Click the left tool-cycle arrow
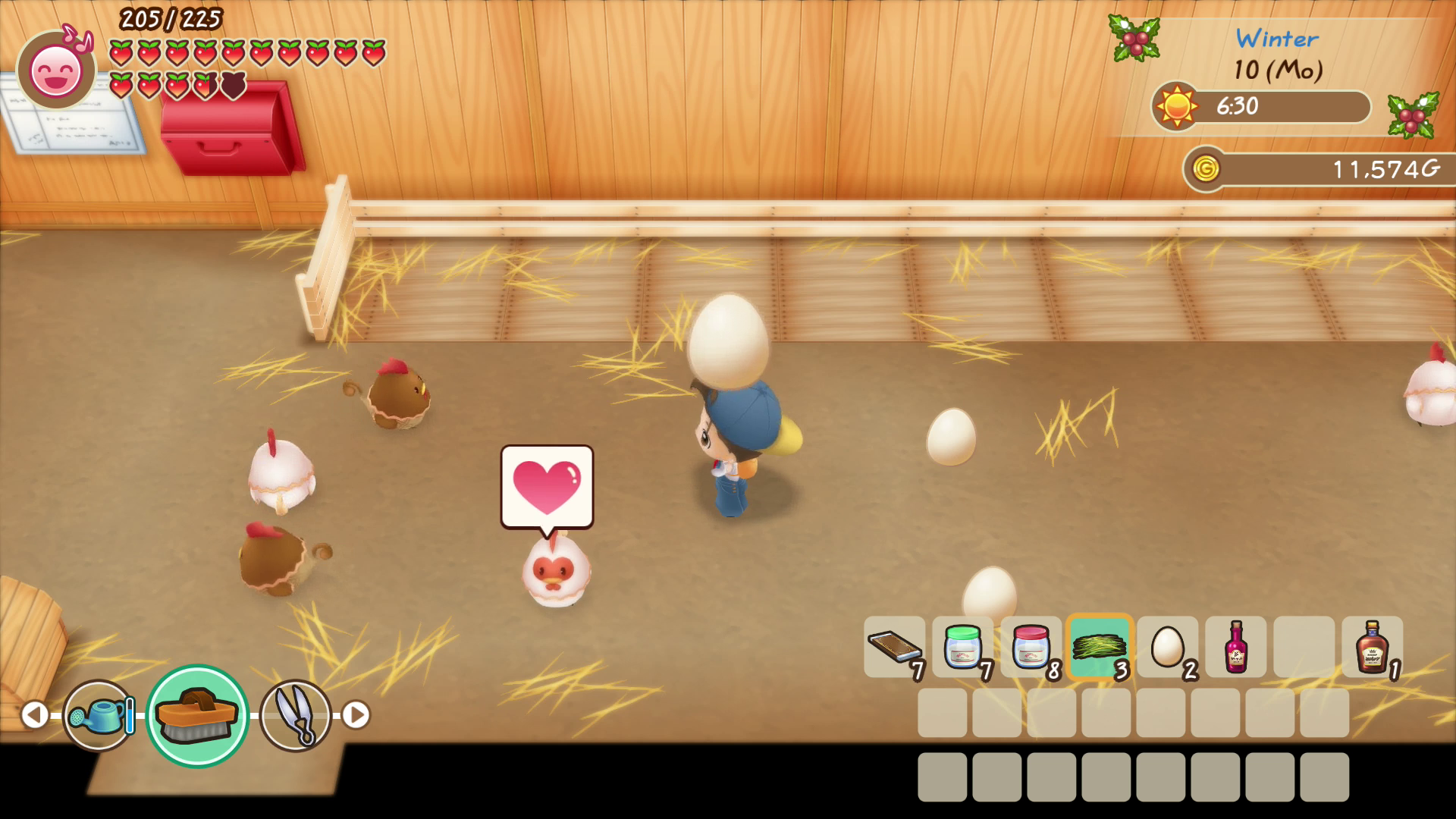The image size is (1456, 819). point(34,715)
